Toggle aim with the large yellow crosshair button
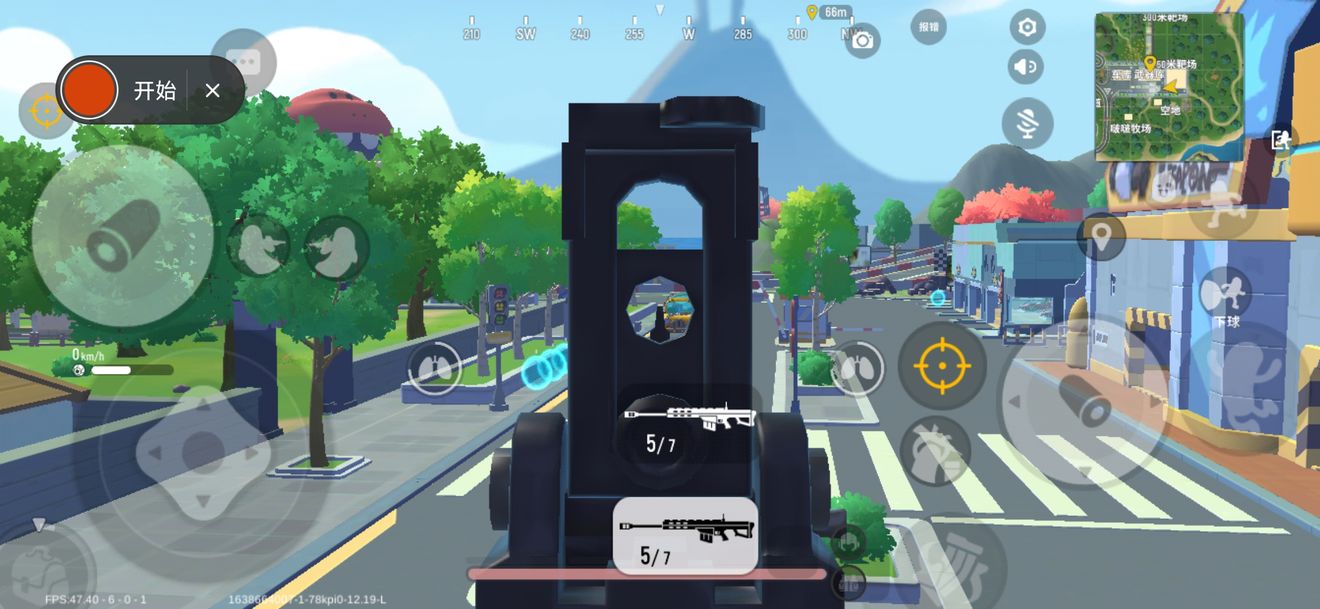The image size is (1320, 609). tap(942, 366)
